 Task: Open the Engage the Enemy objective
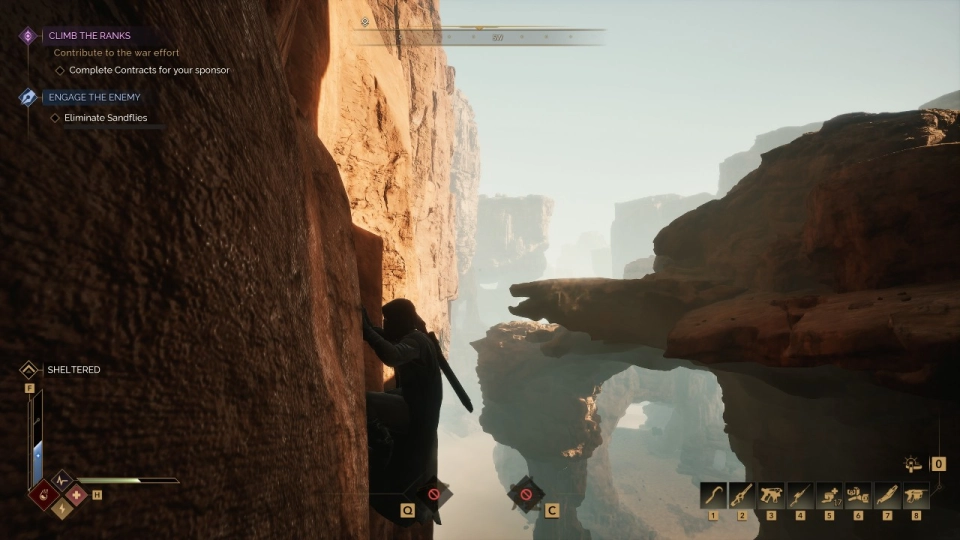pos(94,97)
